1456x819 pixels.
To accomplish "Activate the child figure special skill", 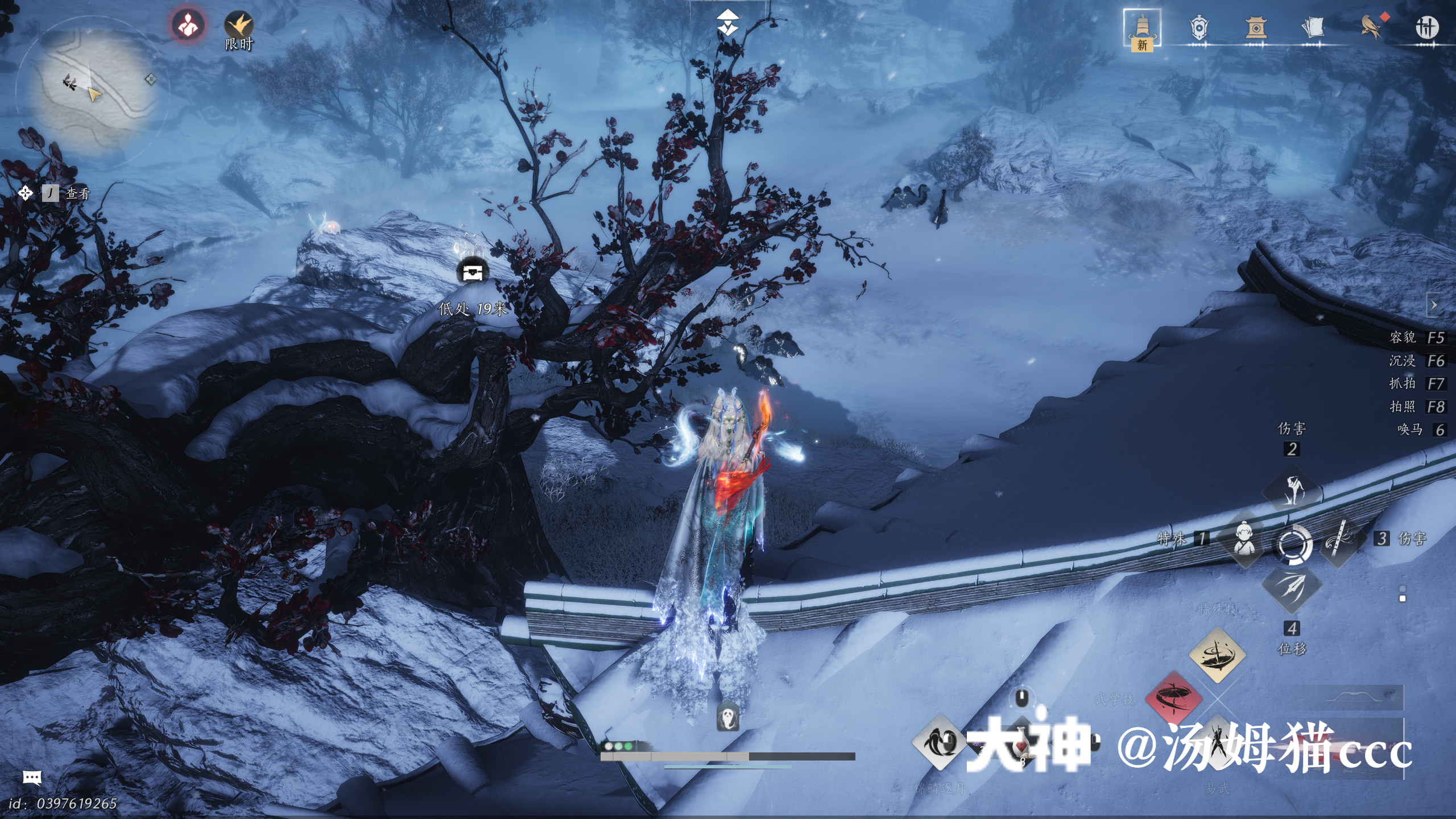I will tap(1245, 539).
